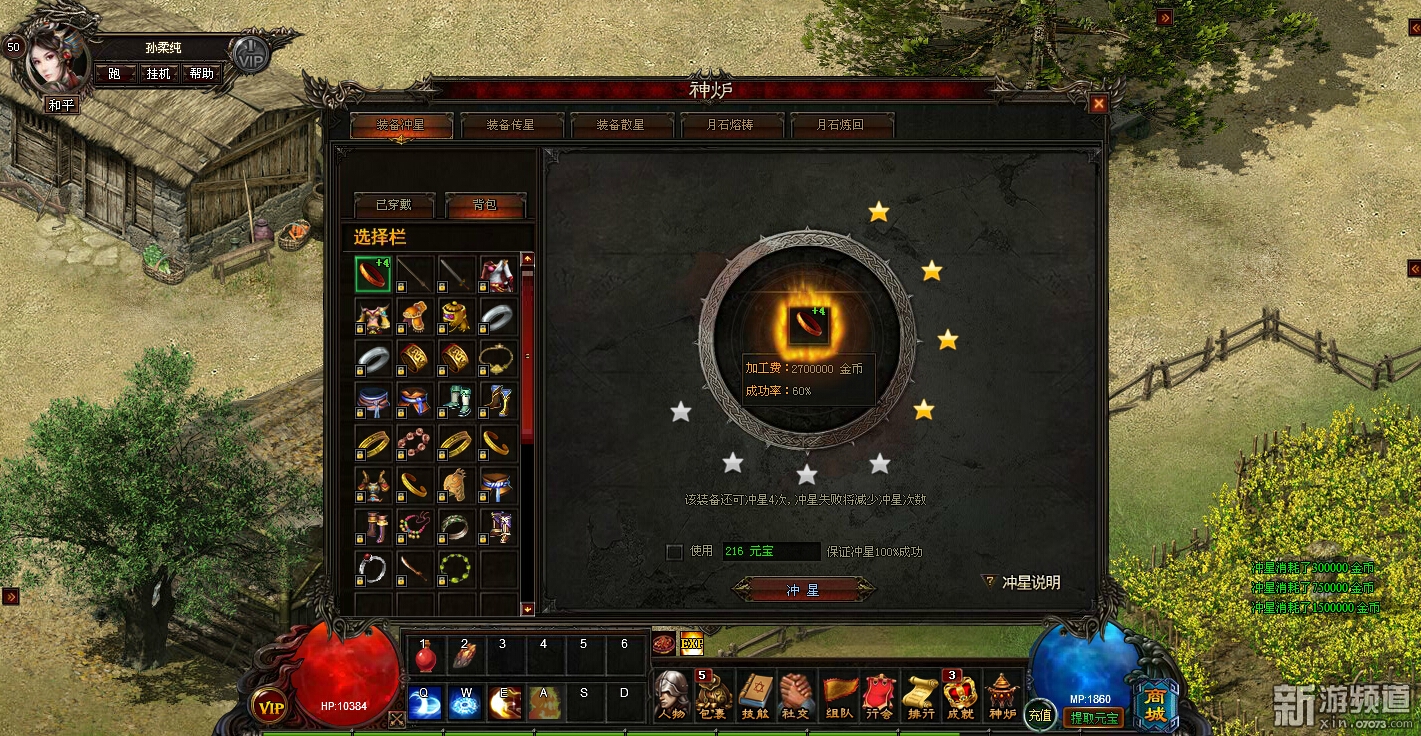
Task: Open the 包裹 bag inventory
Action: point(715,695)
